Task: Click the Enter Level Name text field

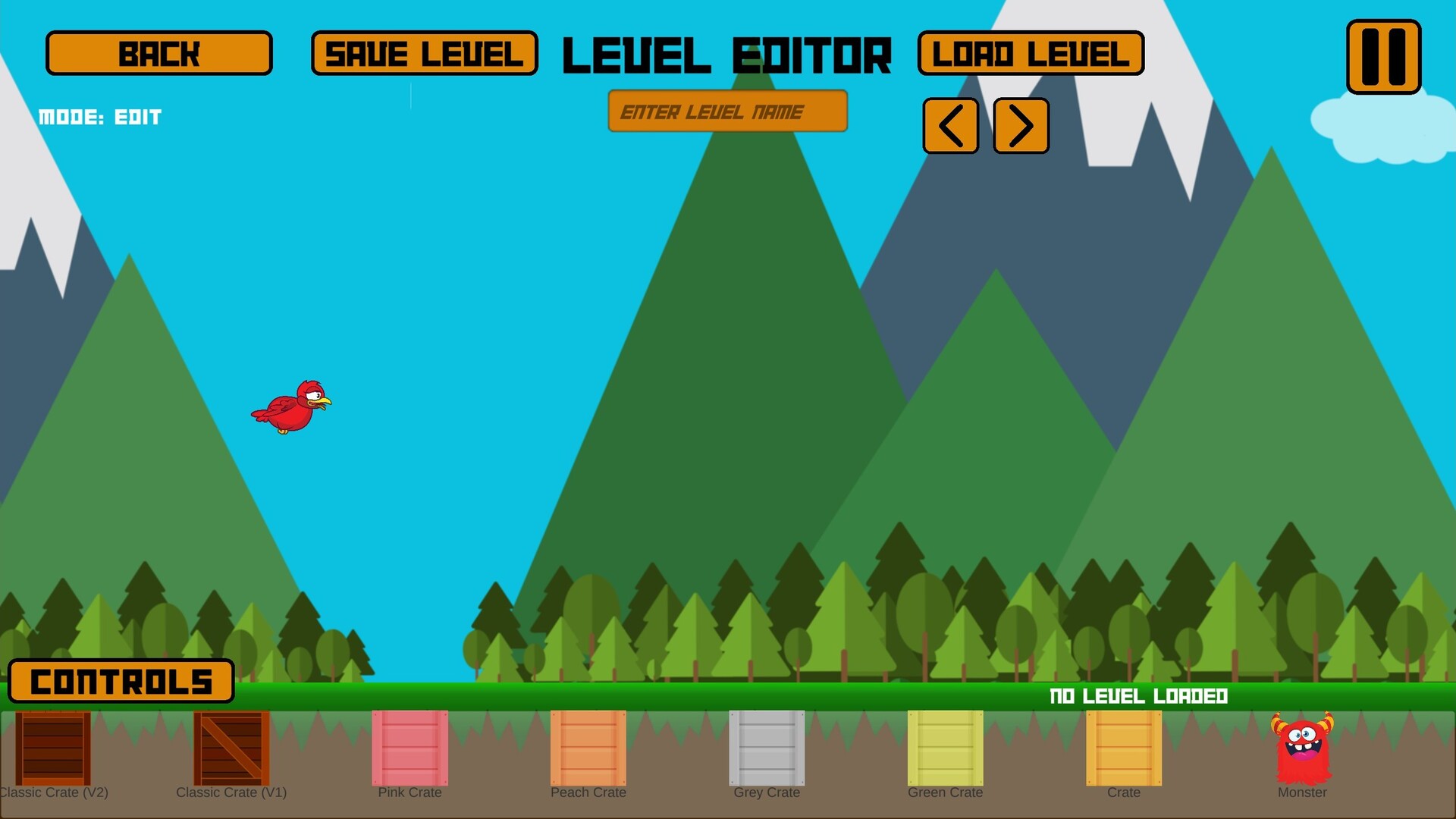Action: tap(726, 111)
